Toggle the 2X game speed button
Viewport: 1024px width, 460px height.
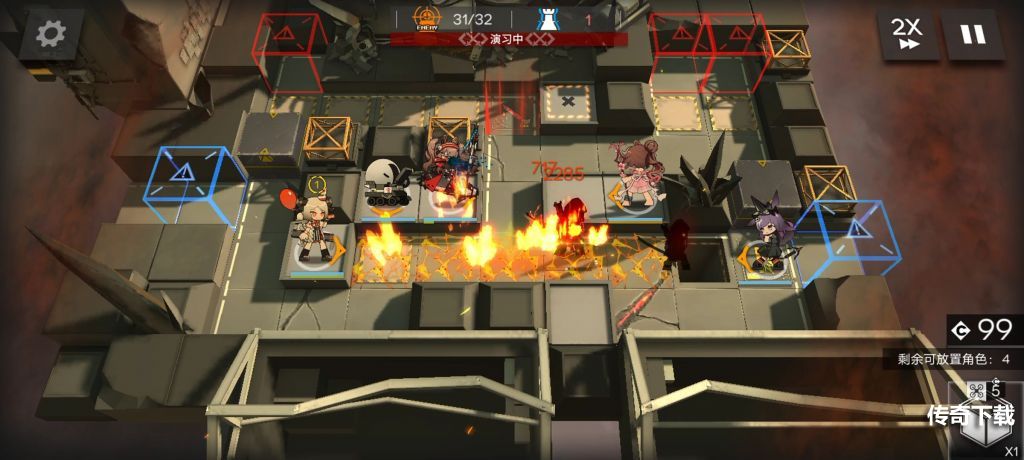coord(908,35)
